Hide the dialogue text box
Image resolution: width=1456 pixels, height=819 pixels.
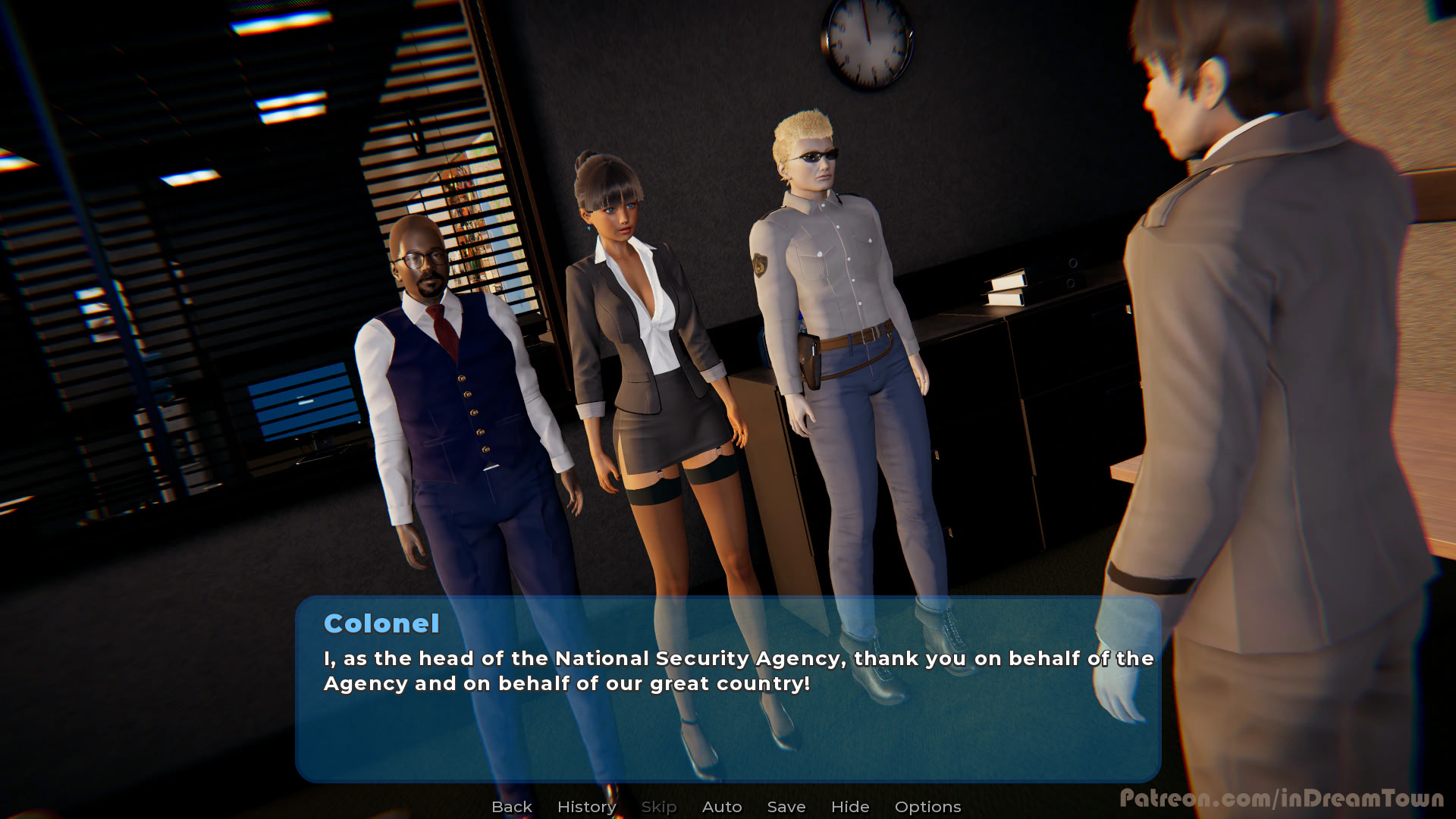[x=850, y=807]
